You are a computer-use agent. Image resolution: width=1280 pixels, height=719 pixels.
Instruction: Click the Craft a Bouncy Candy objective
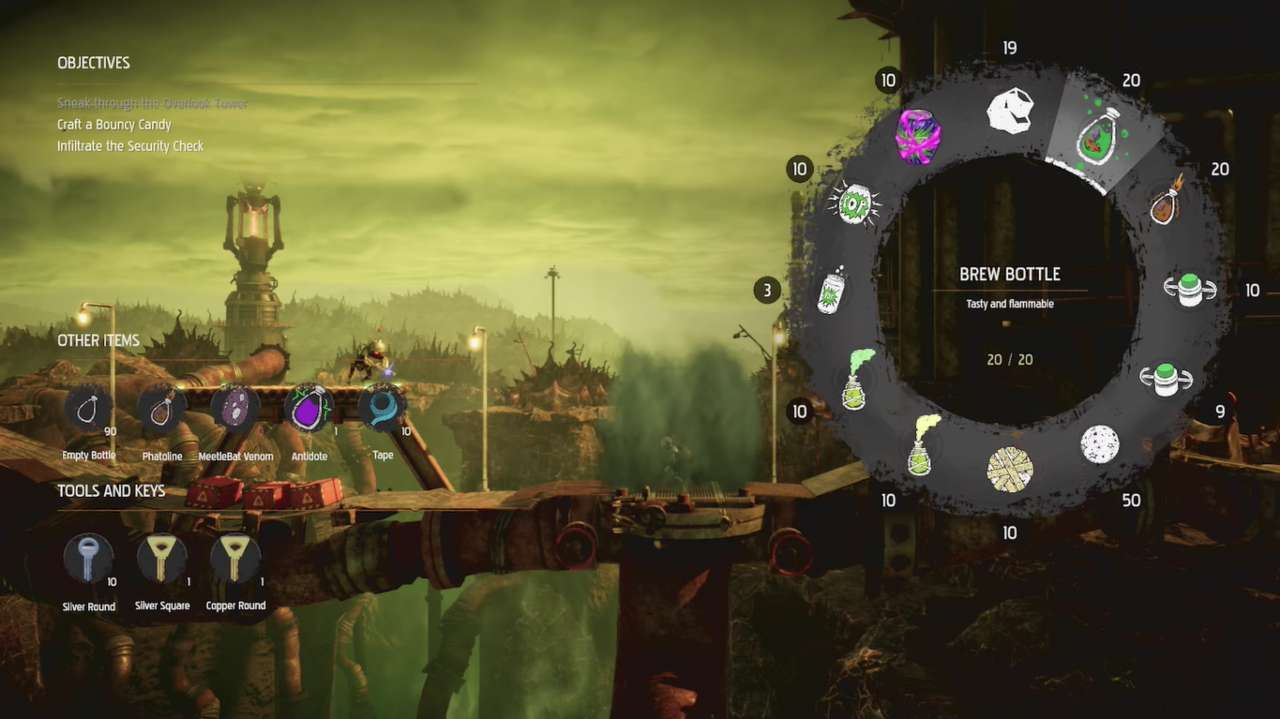114,125
